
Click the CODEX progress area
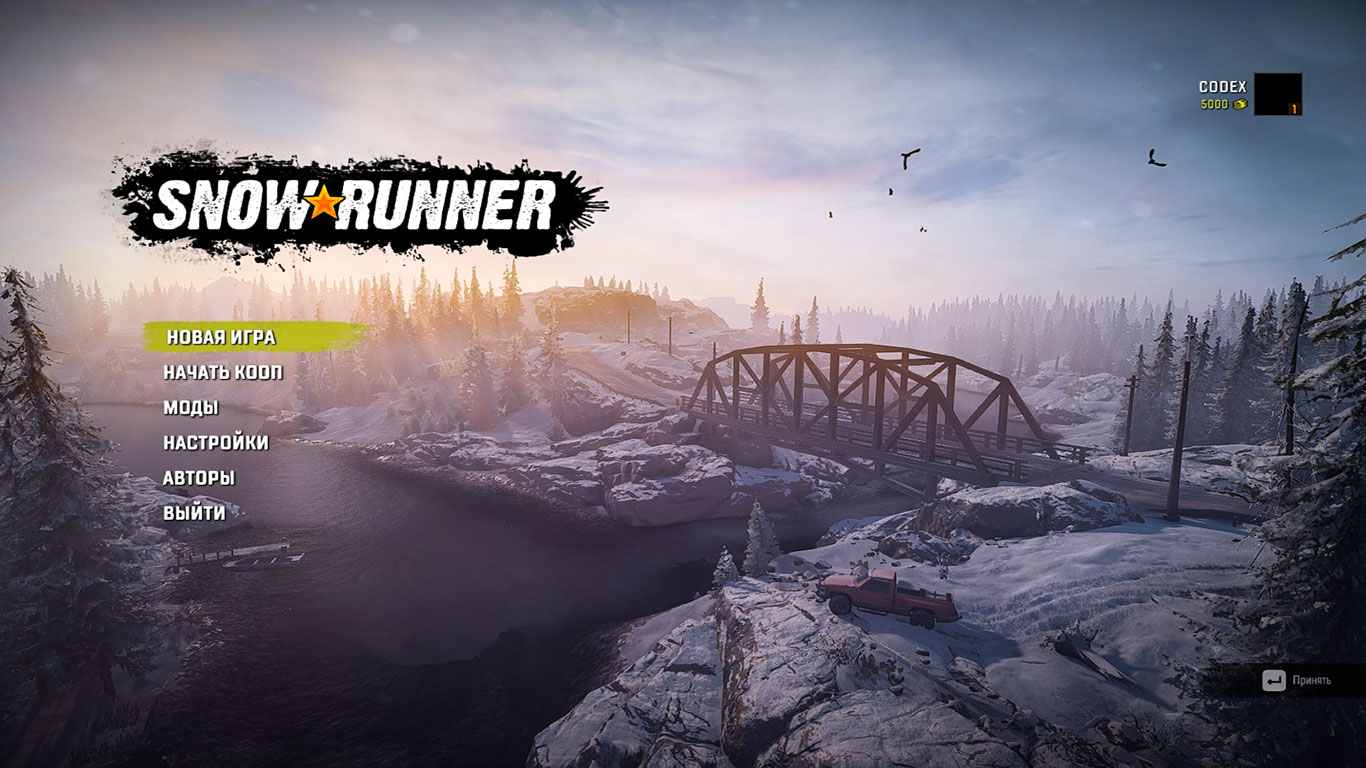pos(1222,95)
